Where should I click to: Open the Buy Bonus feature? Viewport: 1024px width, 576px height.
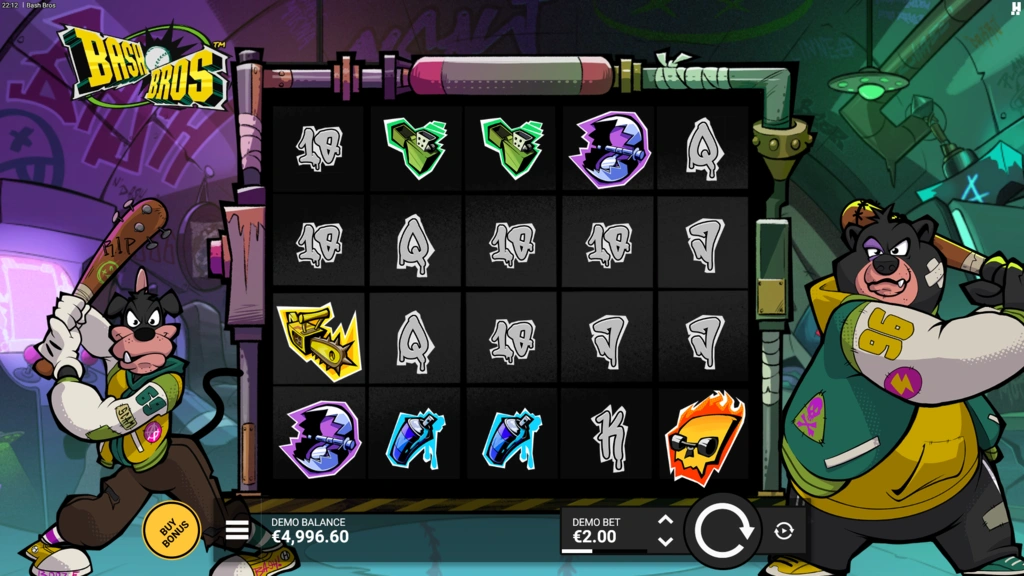(x=171, y=529)
